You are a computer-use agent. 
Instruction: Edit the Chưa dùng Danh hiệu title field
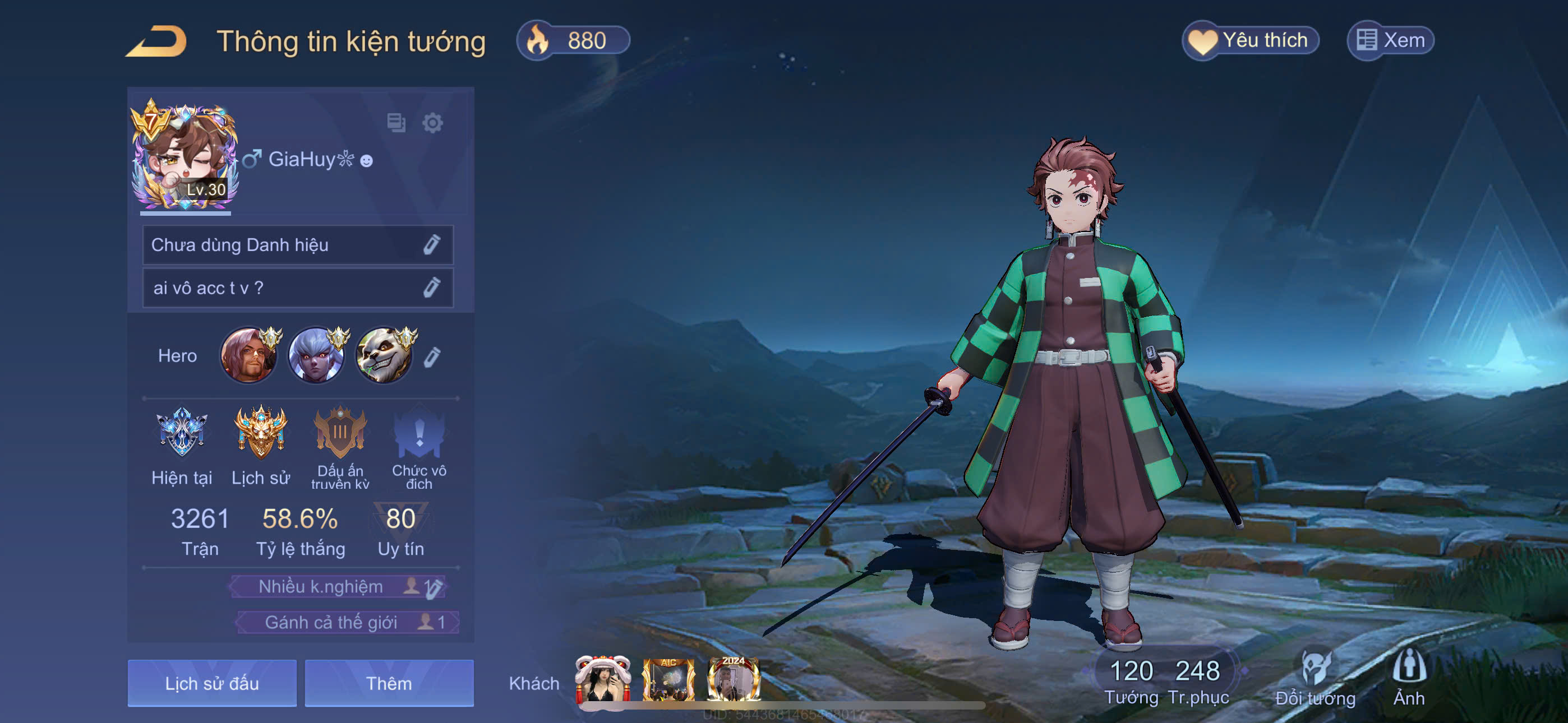coord(431,245)
